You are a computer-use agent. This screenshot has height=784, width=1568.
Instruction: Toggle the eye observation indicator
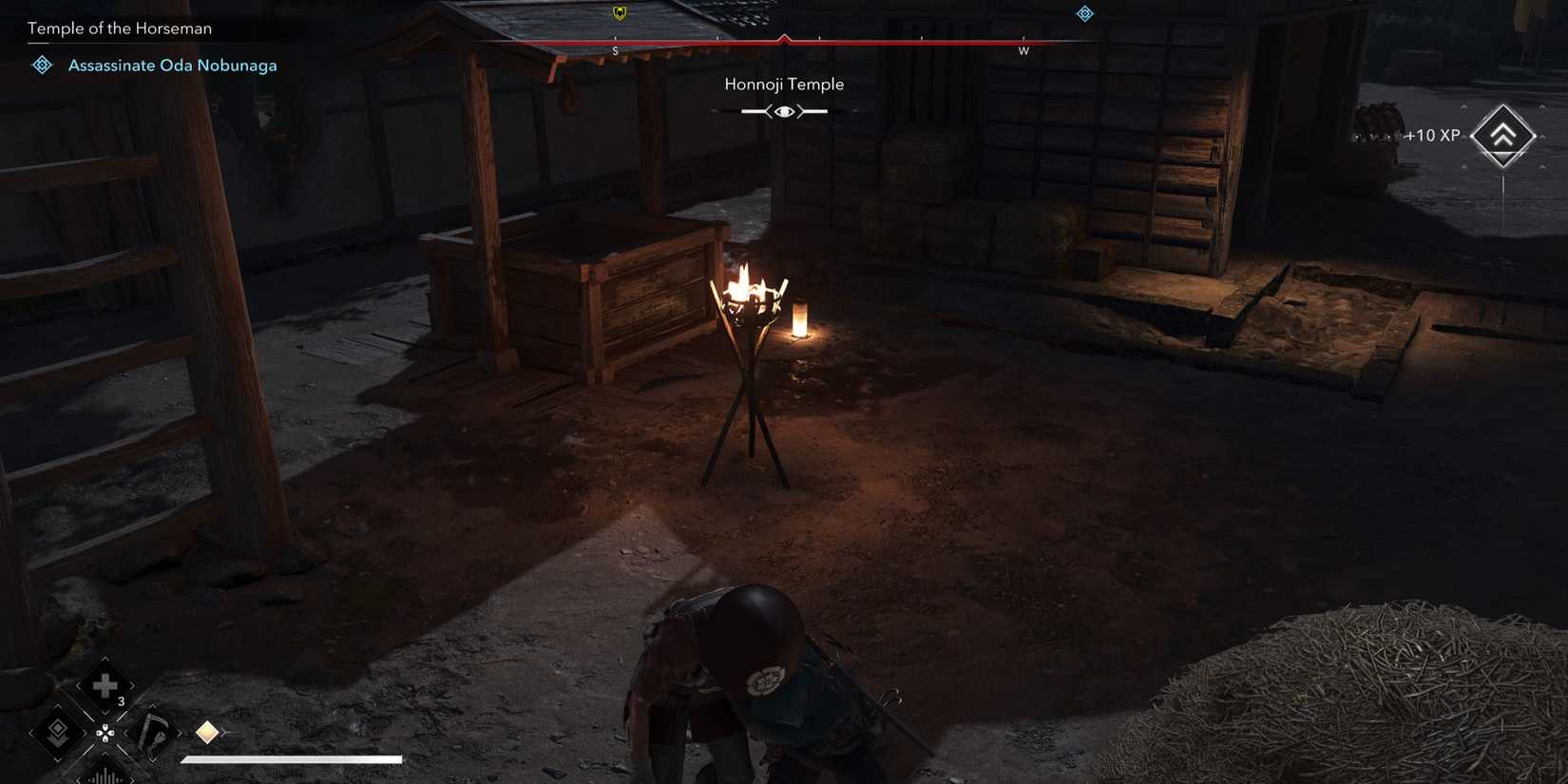point(782,111)
